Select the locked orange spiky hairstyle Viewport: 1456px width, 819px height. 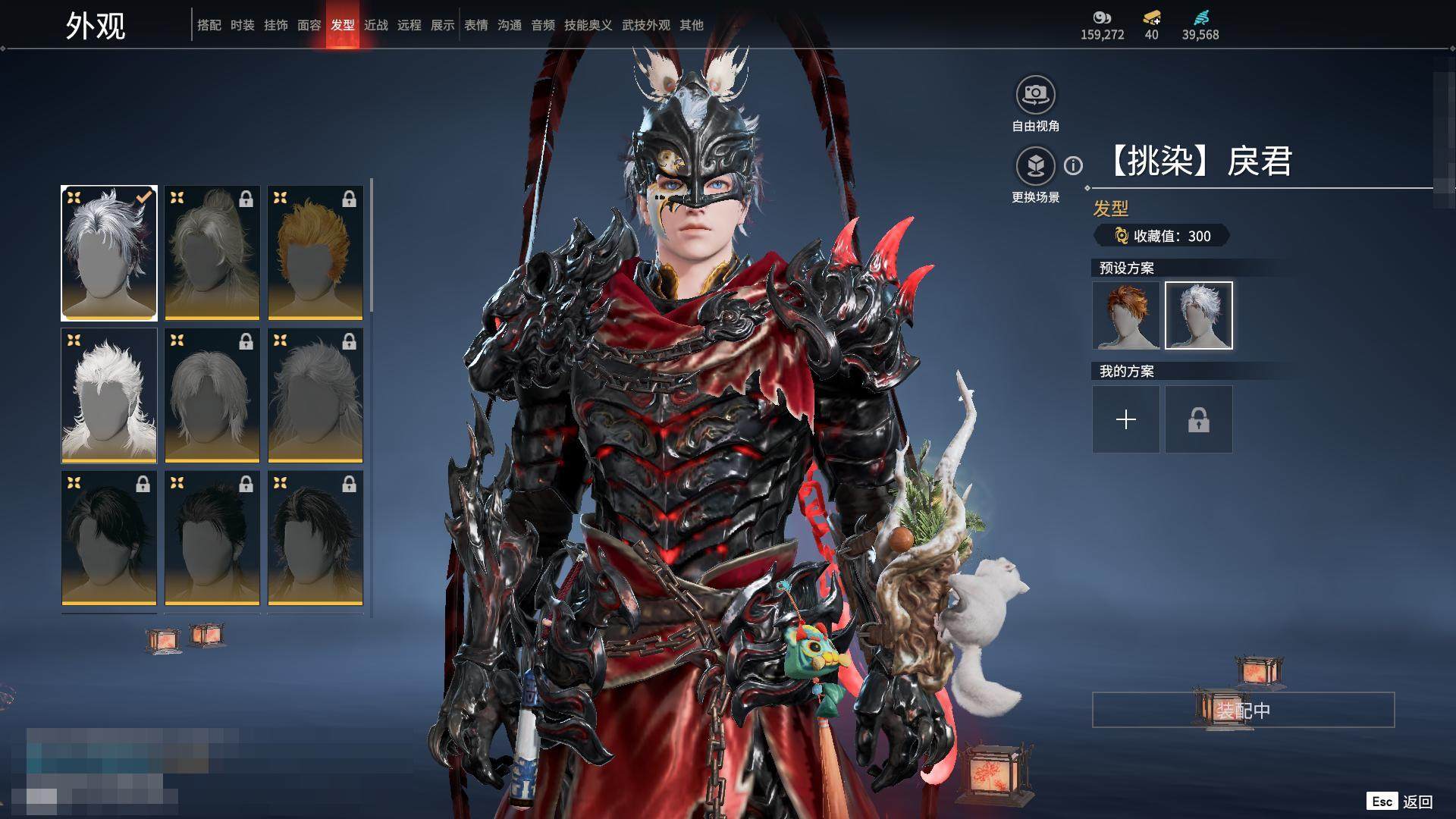[315, 253]
